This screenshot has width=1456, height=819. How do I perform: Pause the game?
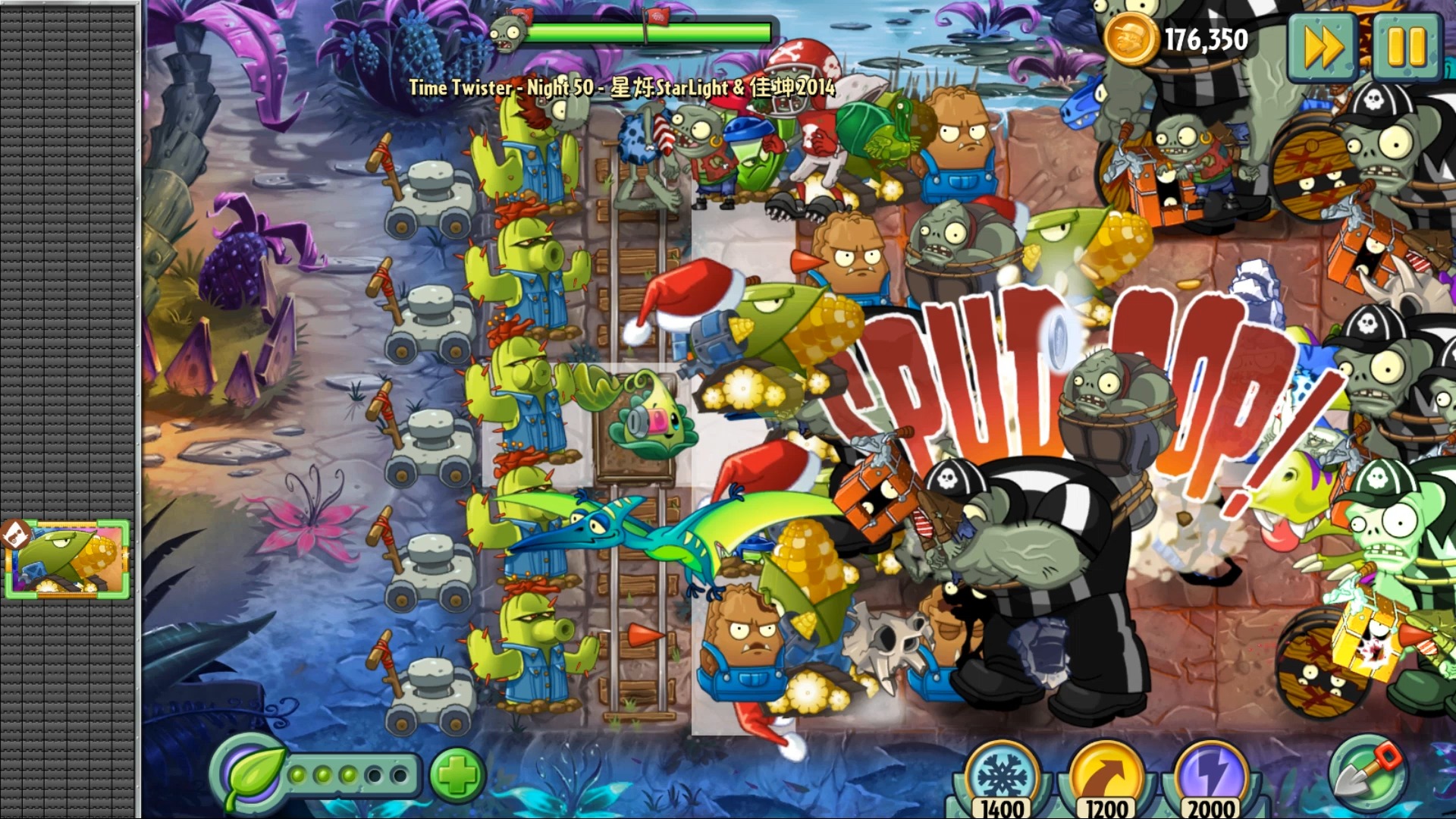click(x=1407, y=45)
